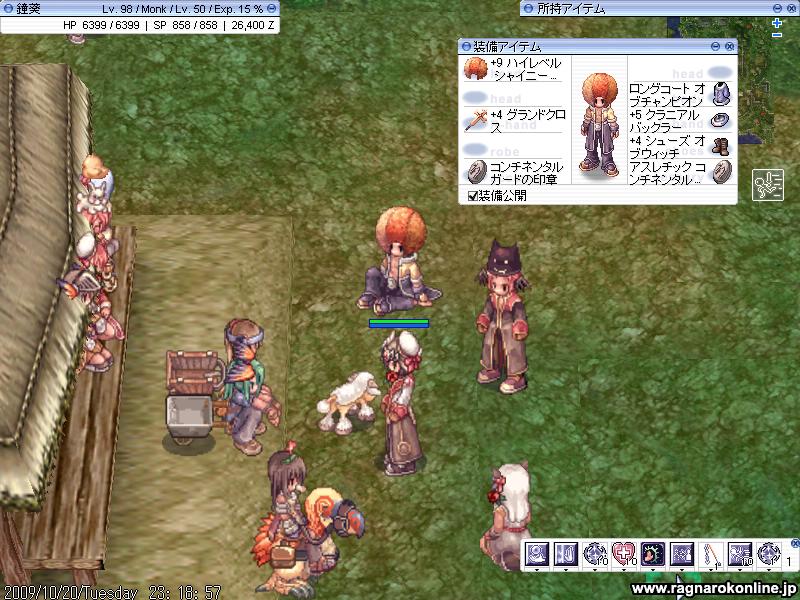Toggle the 装備公開 equipment public checkbox
The image size is (800, 600).
tap(473, 195)
